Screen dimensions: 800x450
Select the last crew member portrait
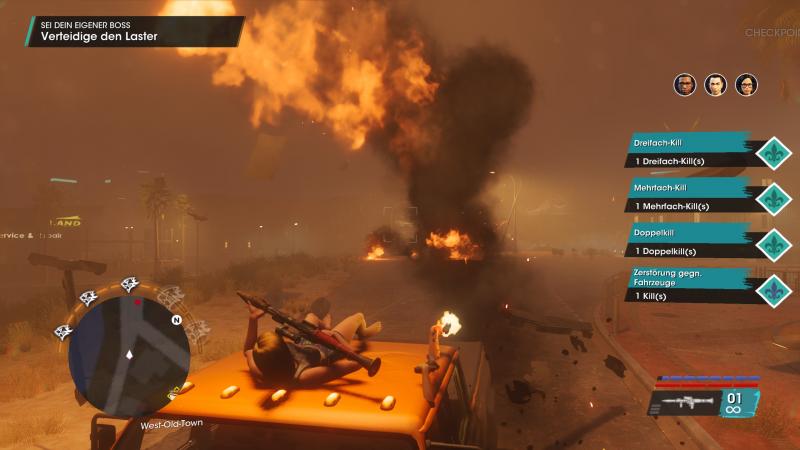click(747, 85)
